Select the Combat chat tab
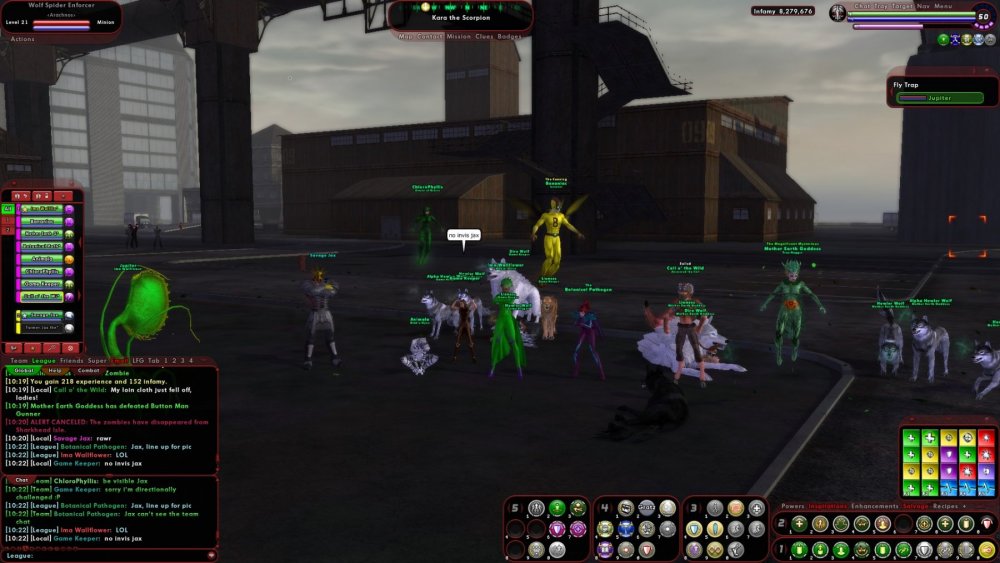The height and width of the screenshot is (563, 1000). click(88, 370)
